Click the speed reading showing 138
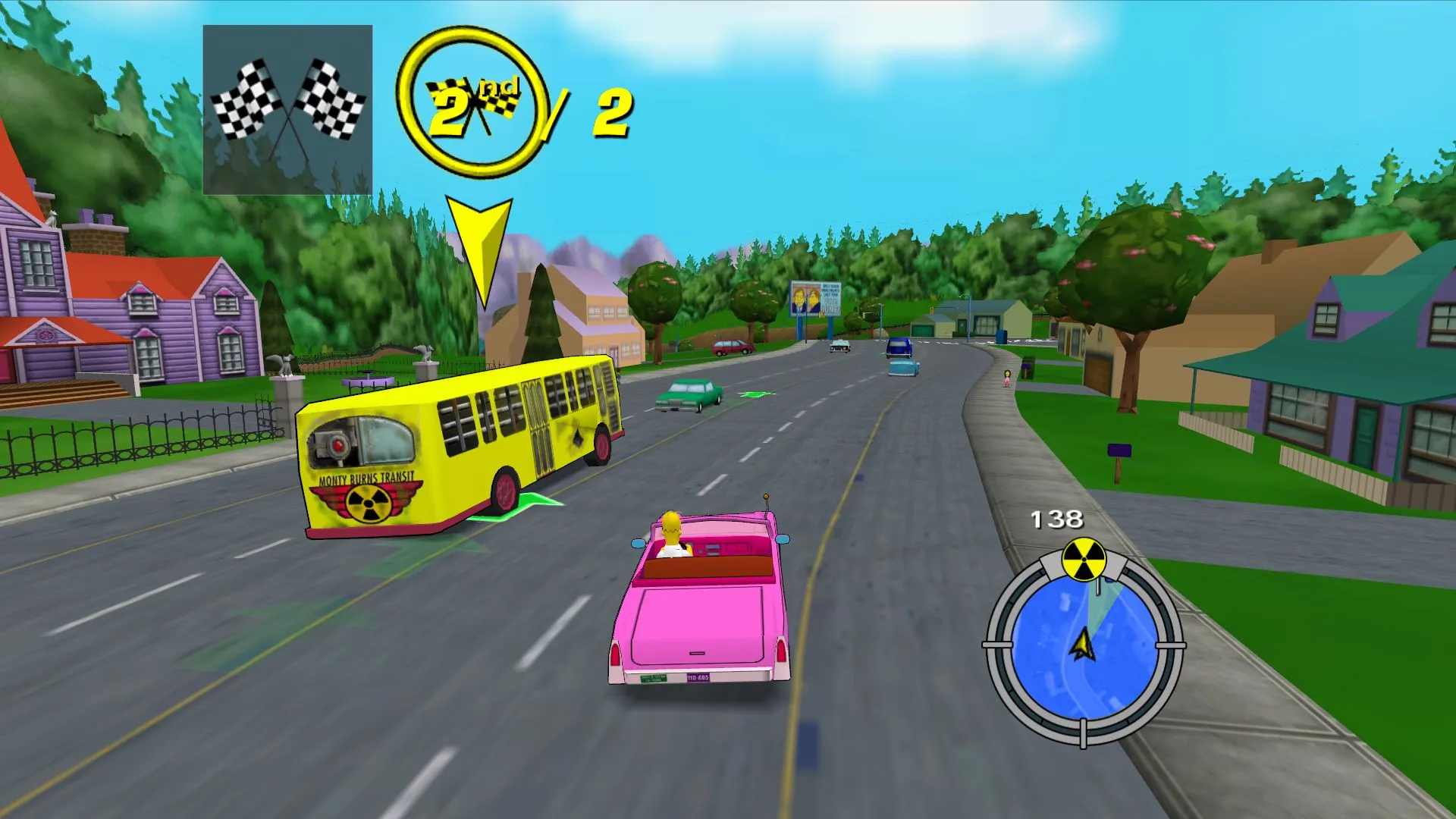The width and height of the screenshot is (1456, 819). pyautogui.click(x=1057, y=519)
